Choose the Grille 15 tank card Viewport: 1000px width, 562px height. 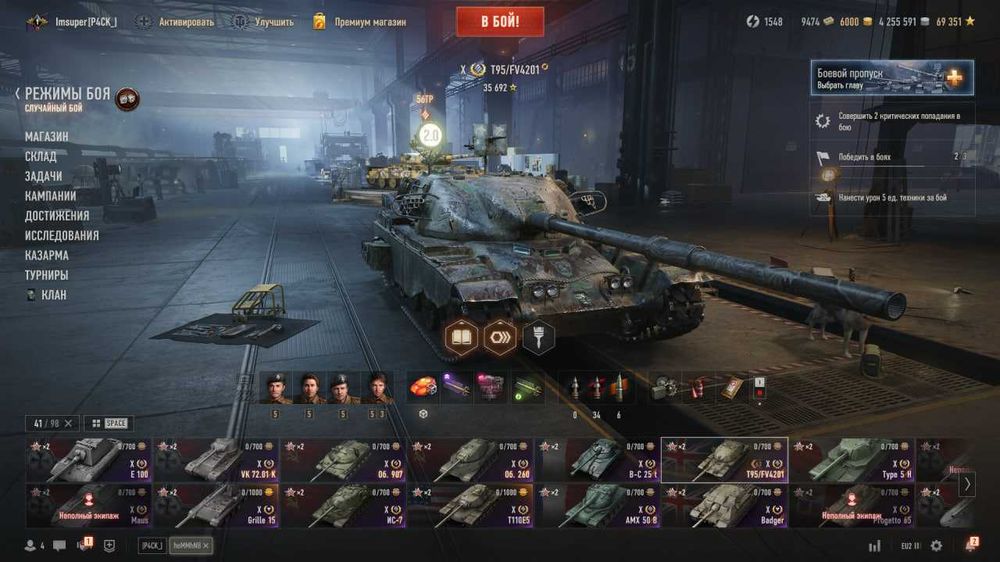[x=215, y=505]
